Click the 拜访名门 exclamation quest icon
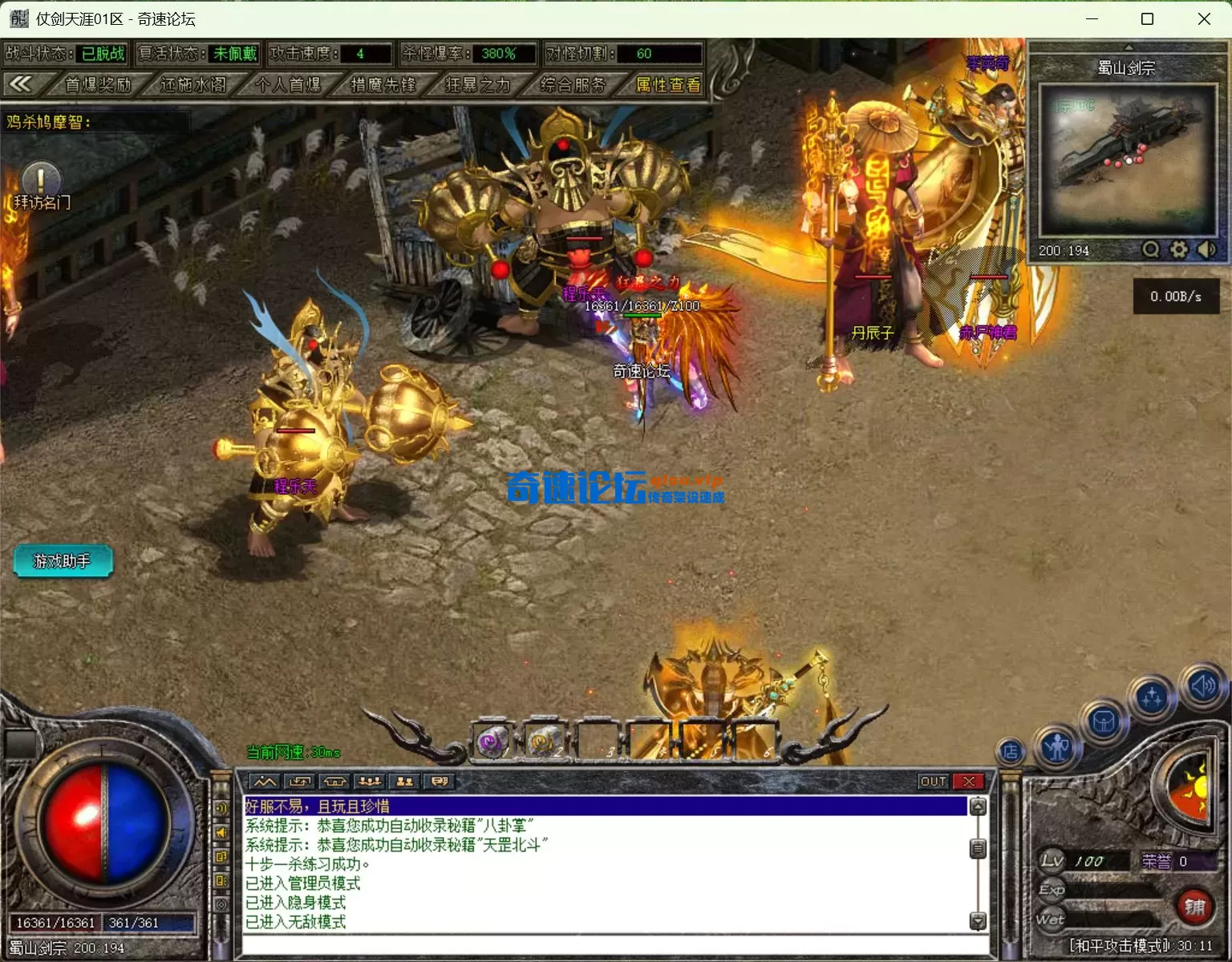1232x962 pixels. point(41,180)
